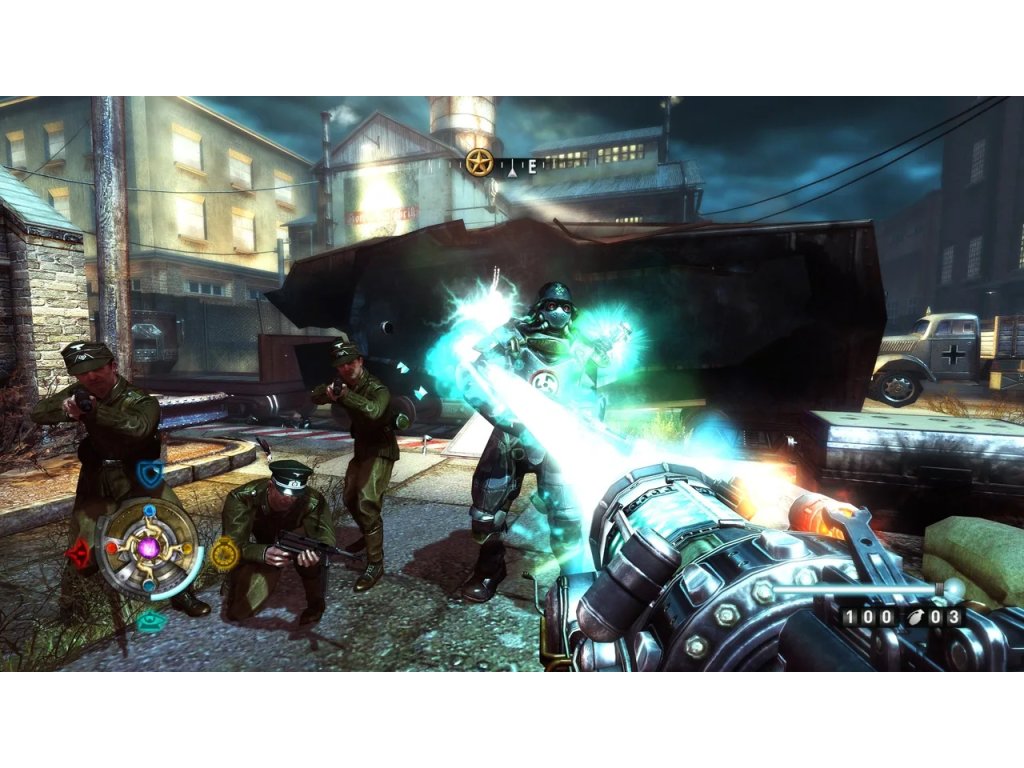Viewport: 1024px width, 768px height.
Task: Click the grenade icon beside the ammo counter
Action: (912, 617)
